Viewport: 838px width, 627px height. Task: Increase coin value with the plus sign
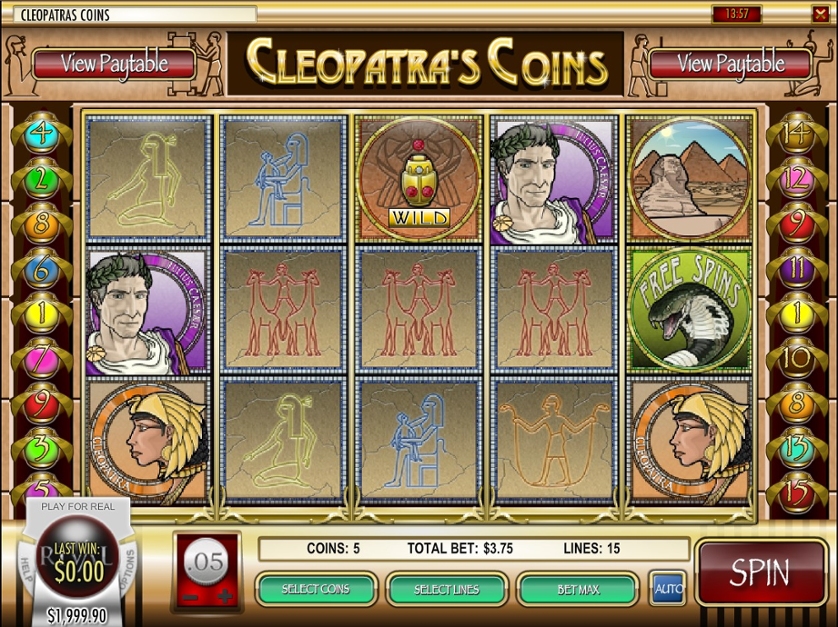click(x=225, y=597)
